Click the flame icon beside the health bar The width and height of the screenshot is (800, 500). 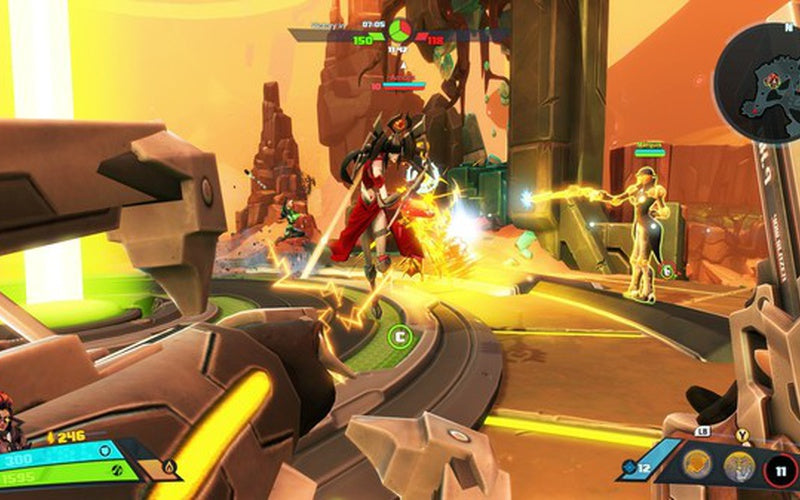pos(169,466)
